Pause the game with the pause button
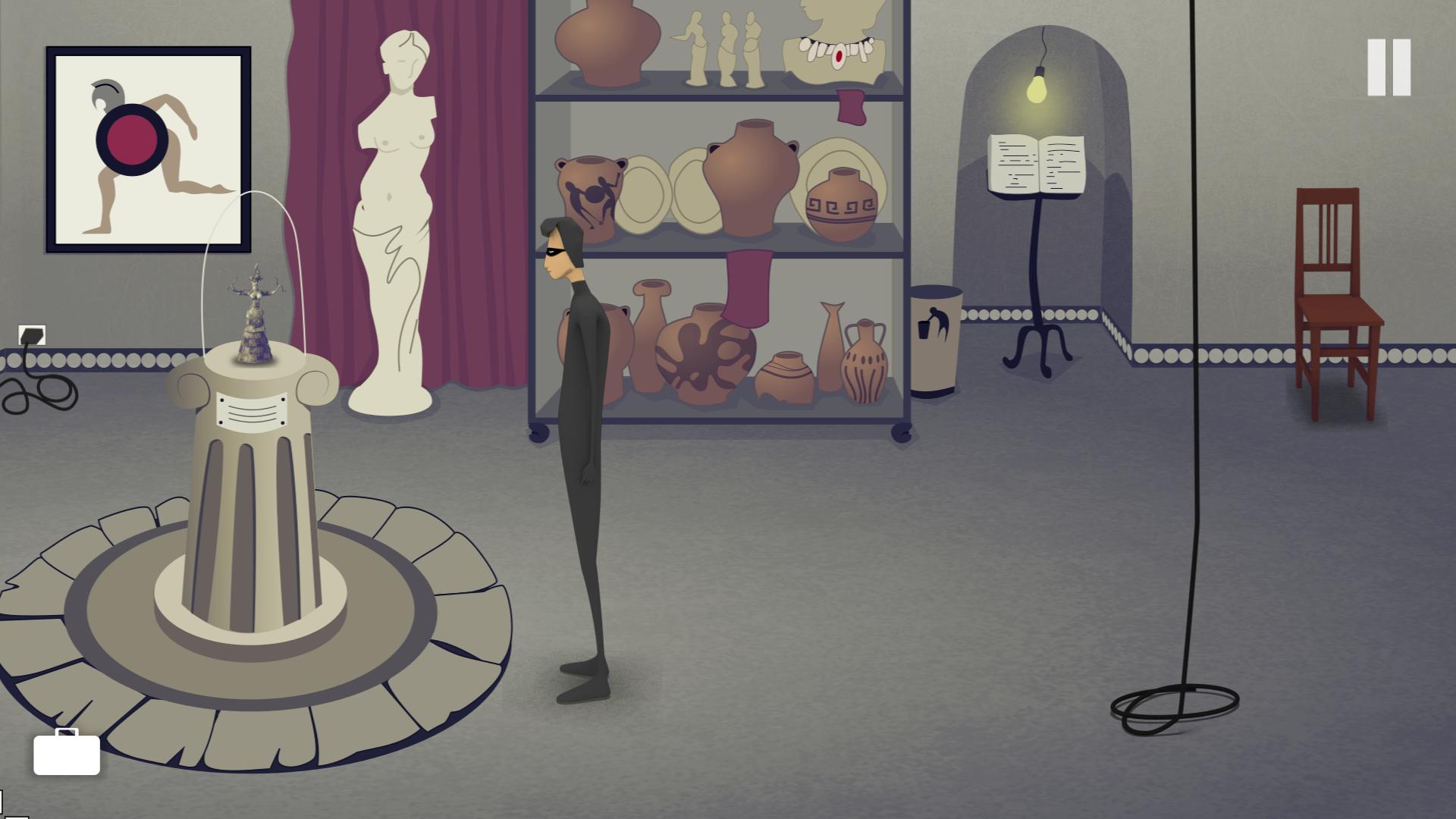Screen dimensions: 1456x819 [1389, 67]
